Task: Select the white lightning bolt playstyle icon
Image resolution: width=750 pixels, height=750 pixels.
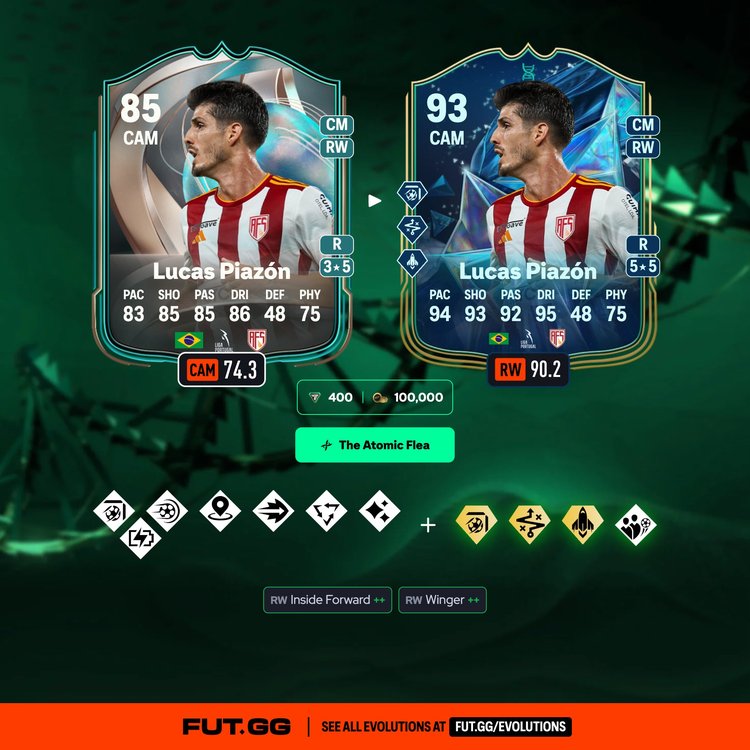Action: (140, 537)
